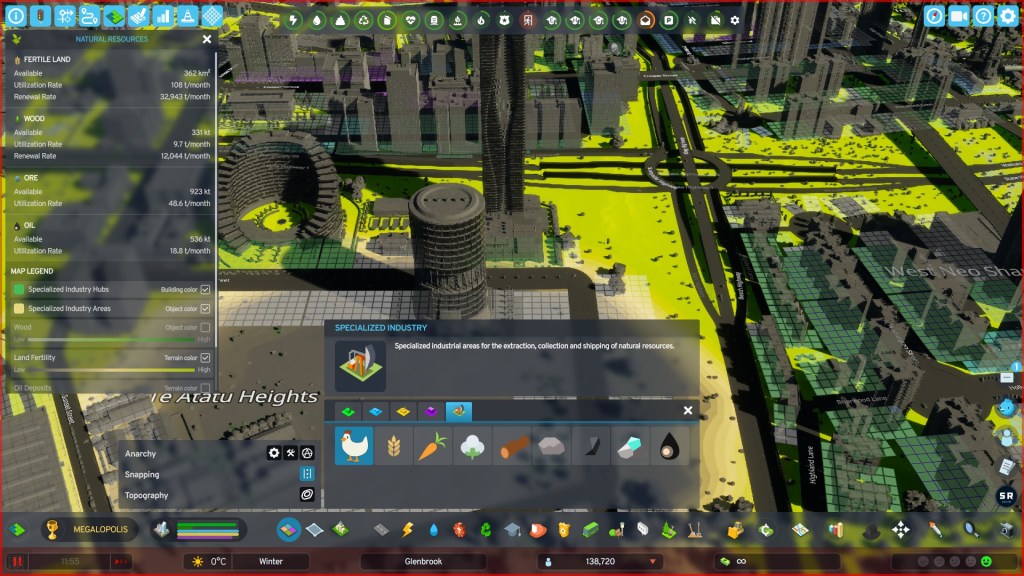
Task: Select the wood log forestry tool
Action: tap(511, 446)
